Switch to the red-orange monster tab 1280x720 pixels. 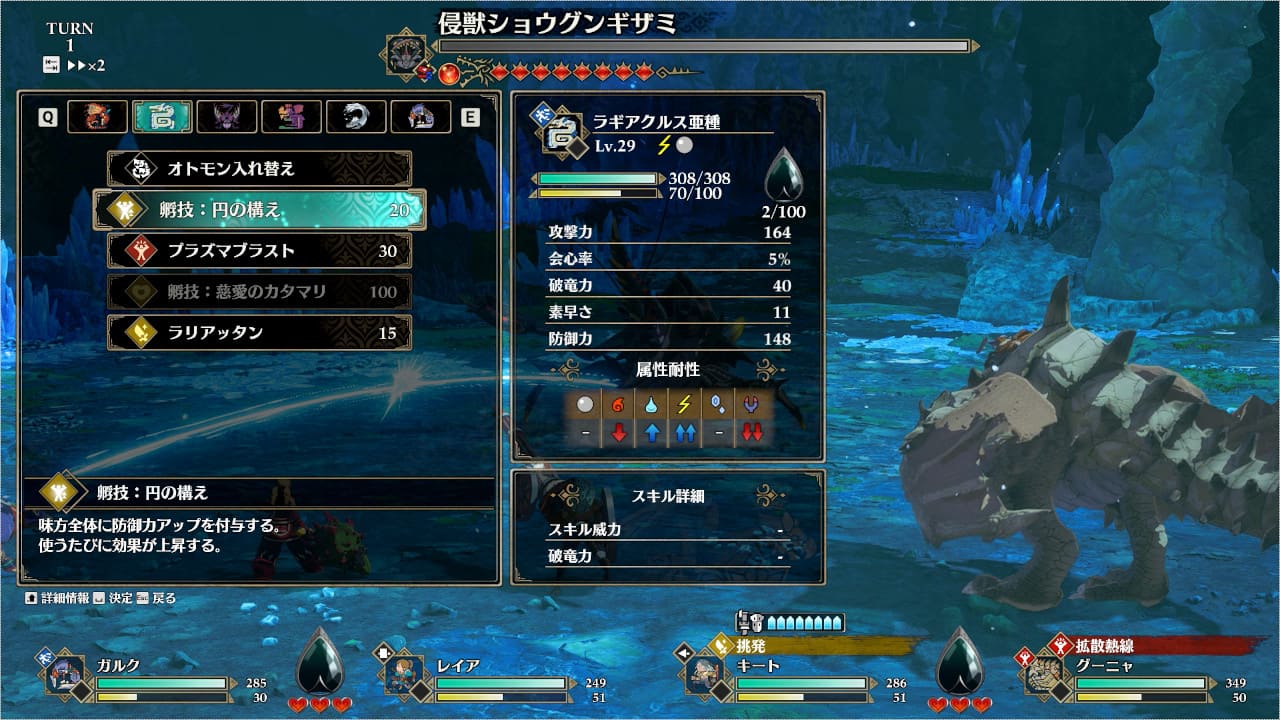[98, 117]
